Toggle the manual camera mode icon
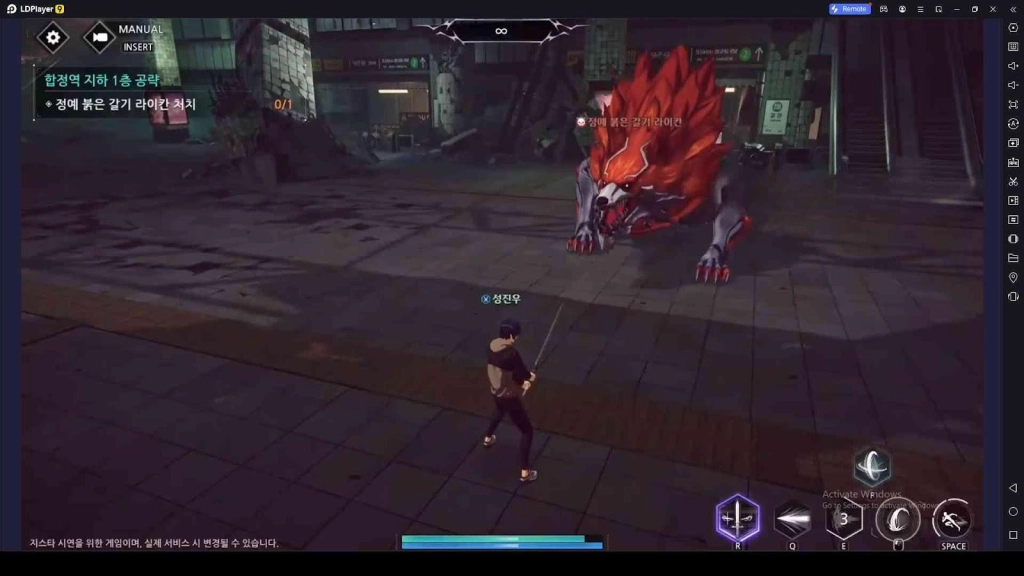The height and width of the screenshot is (576, 1024). pos(99,38)
